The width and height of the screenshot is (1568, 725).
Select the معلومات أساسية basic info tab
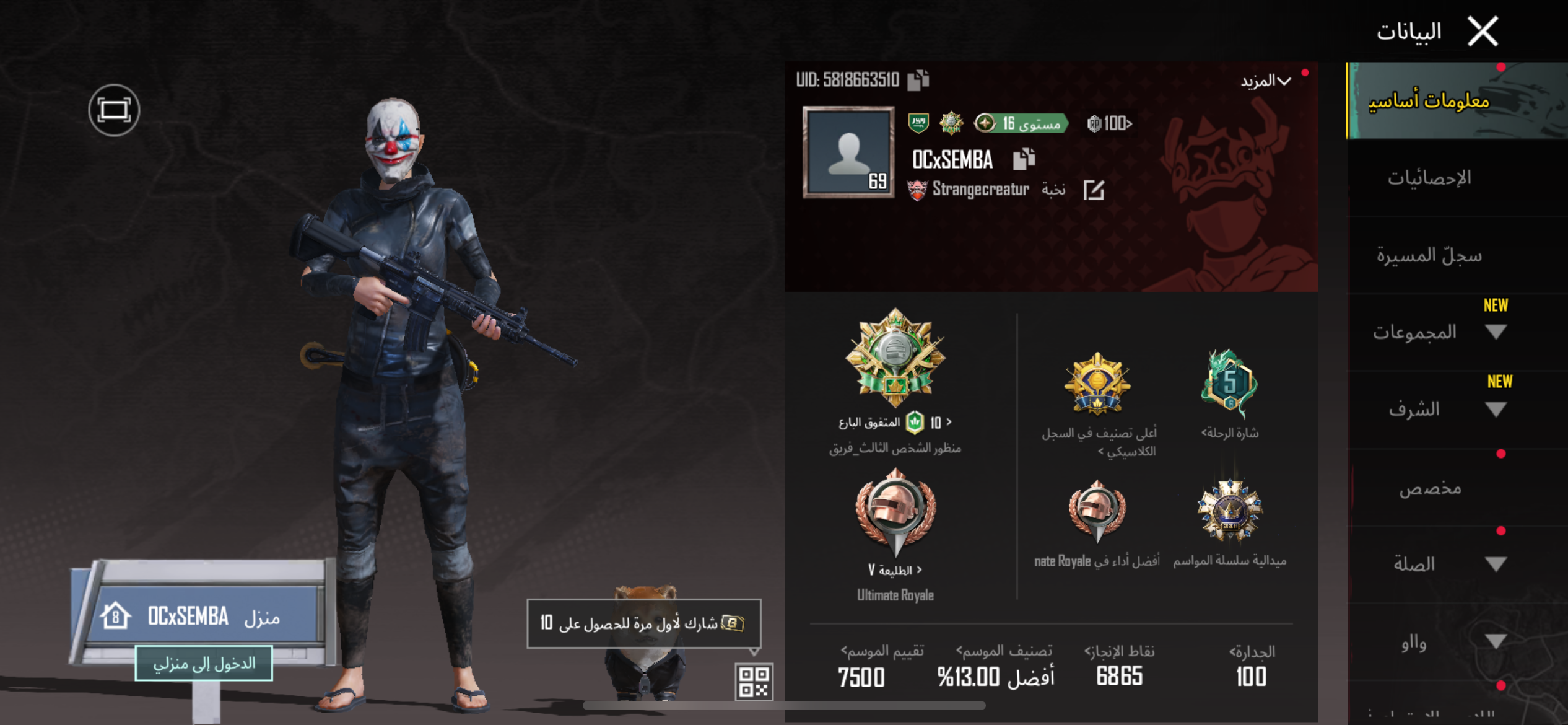pyautogui.click(x=1429, y=100)
